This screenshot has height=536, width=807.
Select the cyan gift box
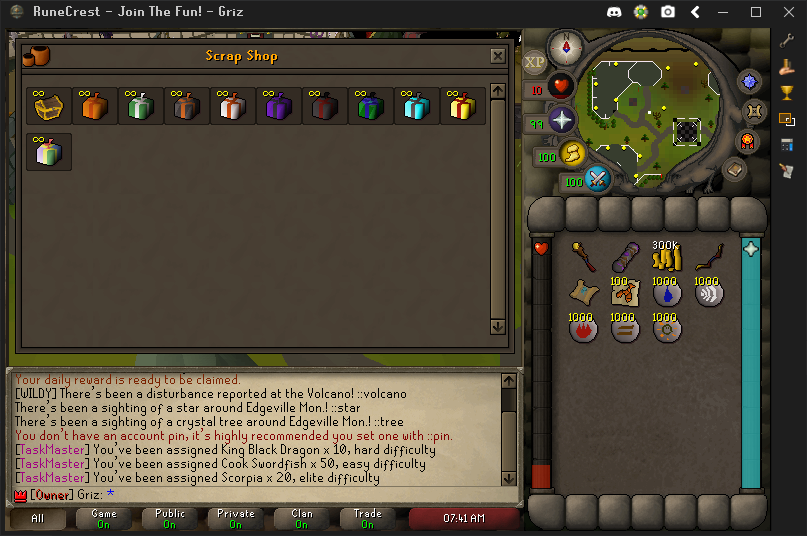pos(417,106)
